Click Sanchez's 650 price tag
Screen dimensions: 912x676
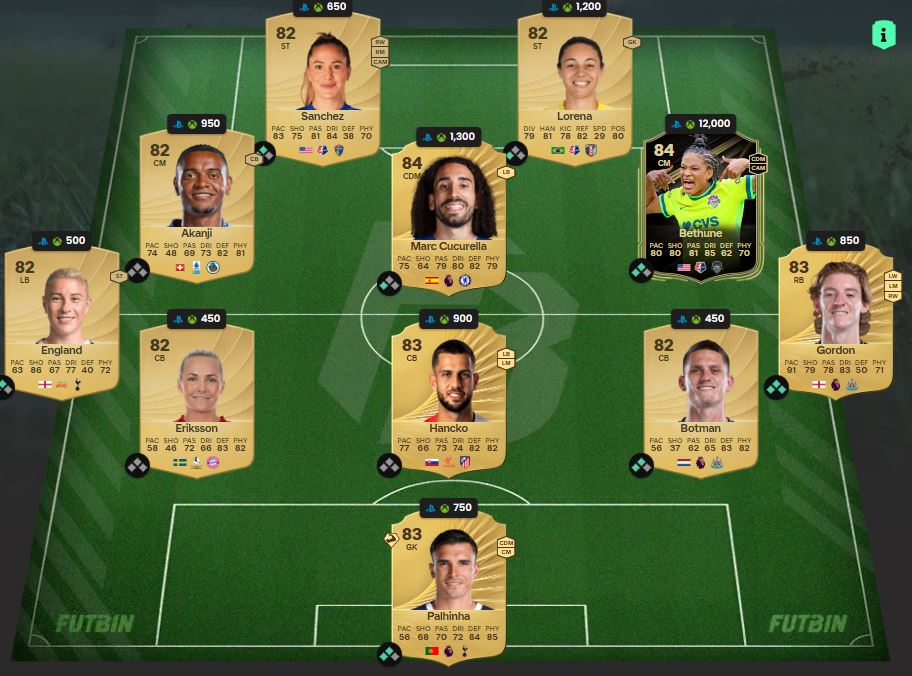click(322, 7)
